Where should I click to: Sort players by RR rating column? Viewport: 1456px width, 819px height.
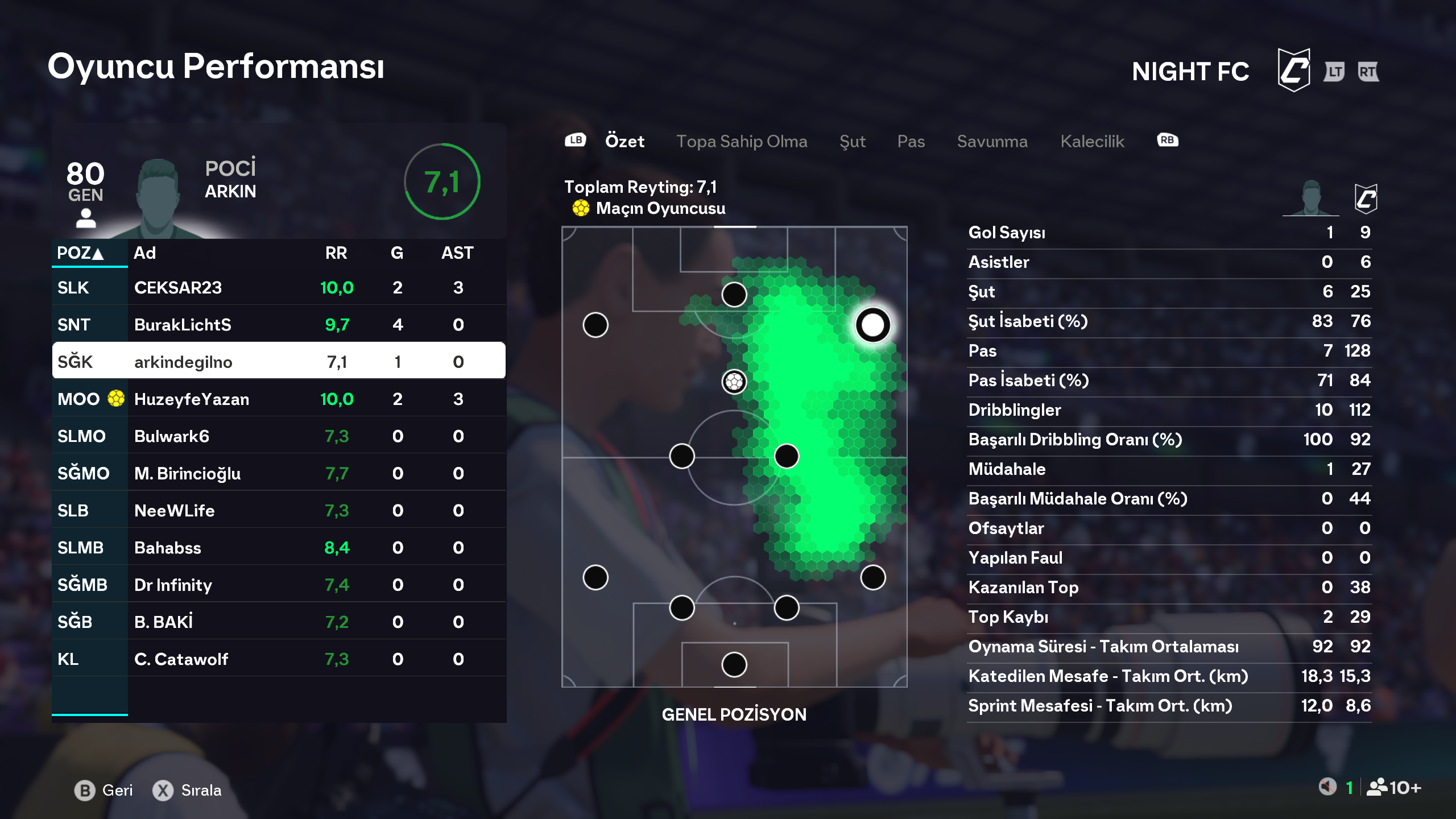[x=336, y=253]
